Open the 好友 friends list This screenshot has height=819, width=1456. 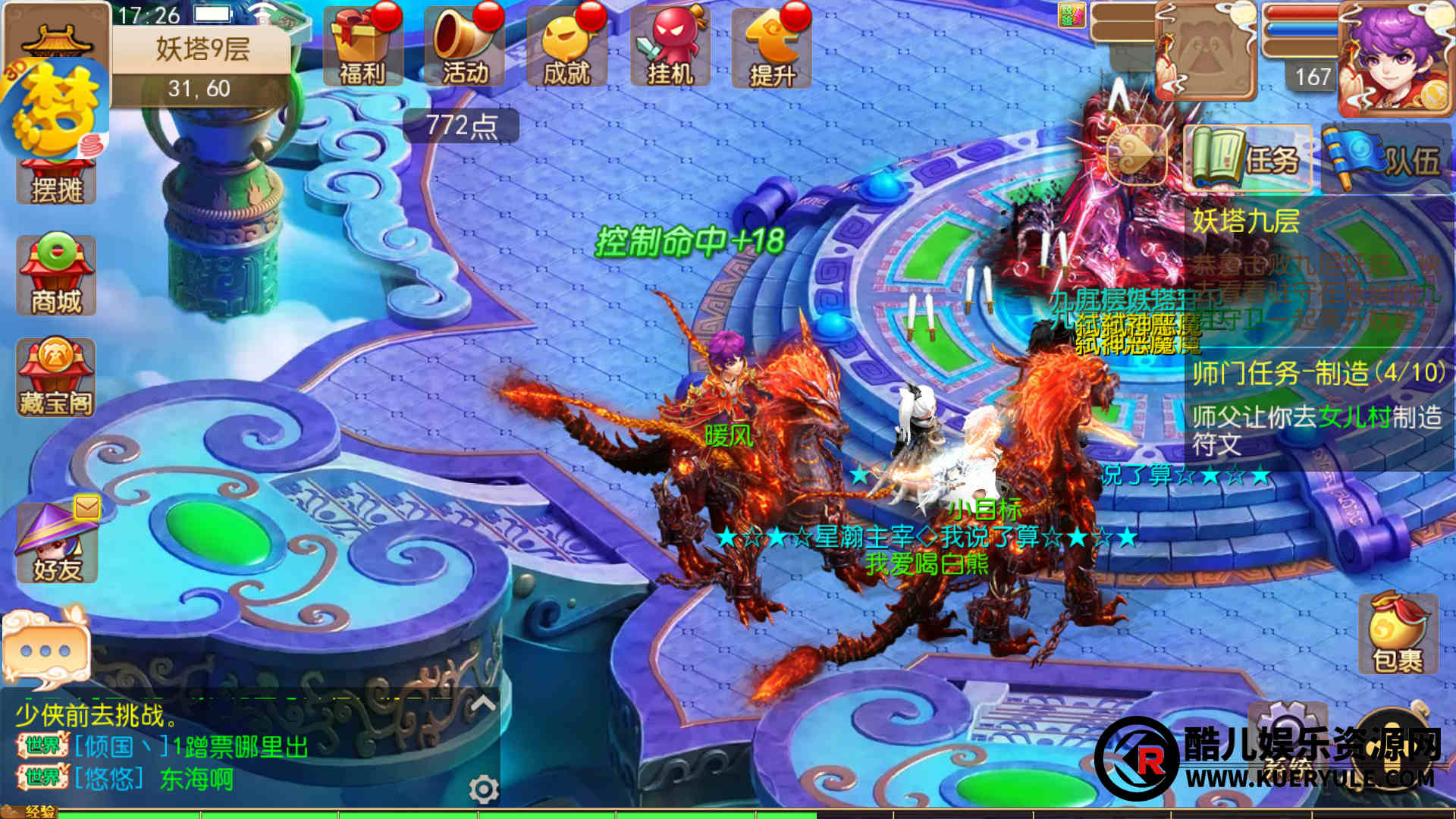pos(57,543)
